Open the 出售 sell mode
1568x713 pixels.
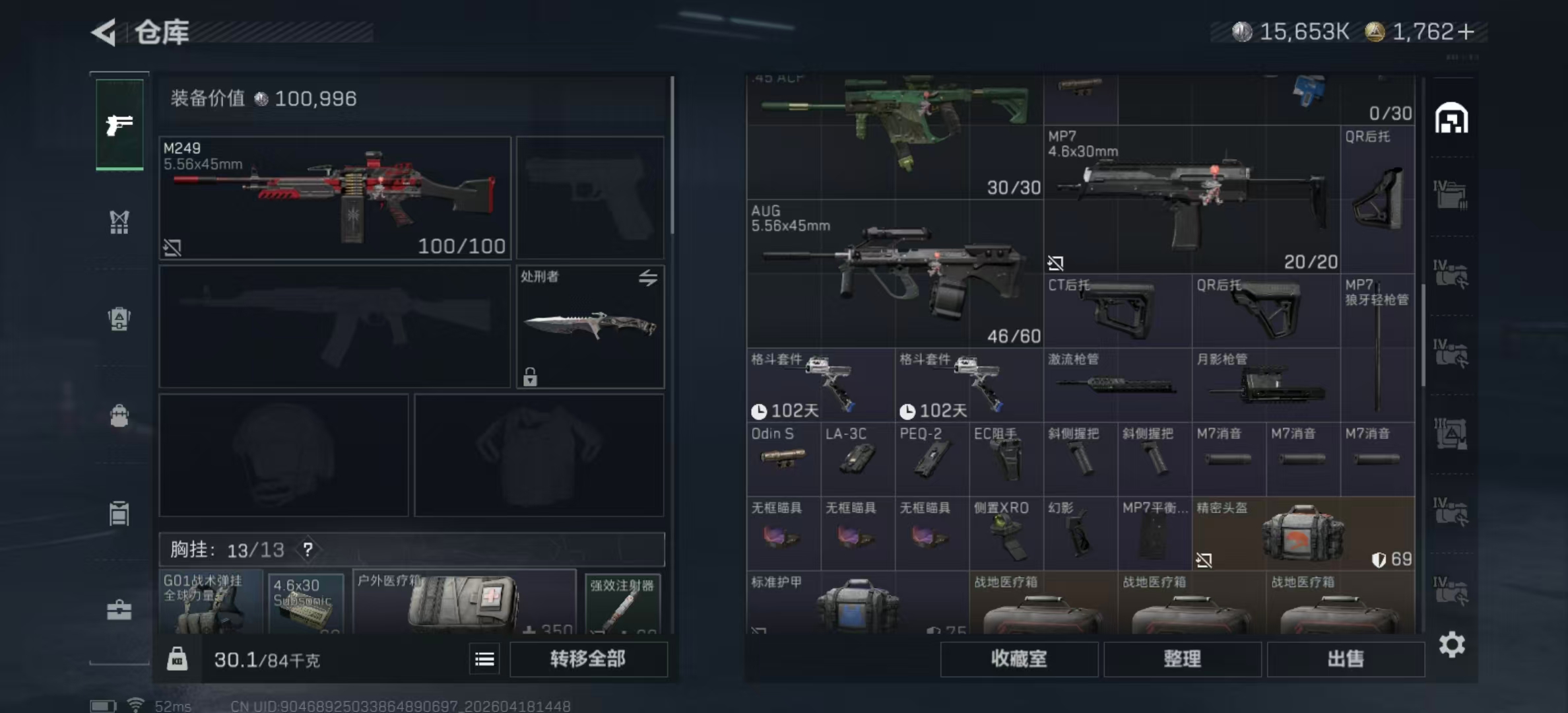pyautogui.click(x=1345, y=659)
